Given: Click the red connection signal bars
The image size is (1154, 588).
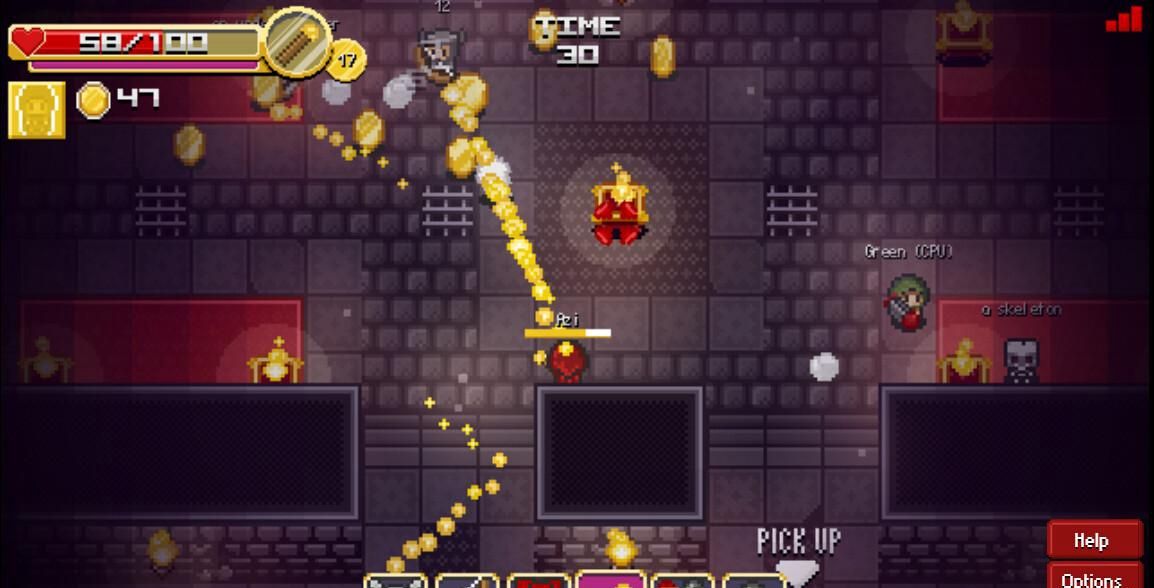Looking at the screenshot, I should 1124,19.
